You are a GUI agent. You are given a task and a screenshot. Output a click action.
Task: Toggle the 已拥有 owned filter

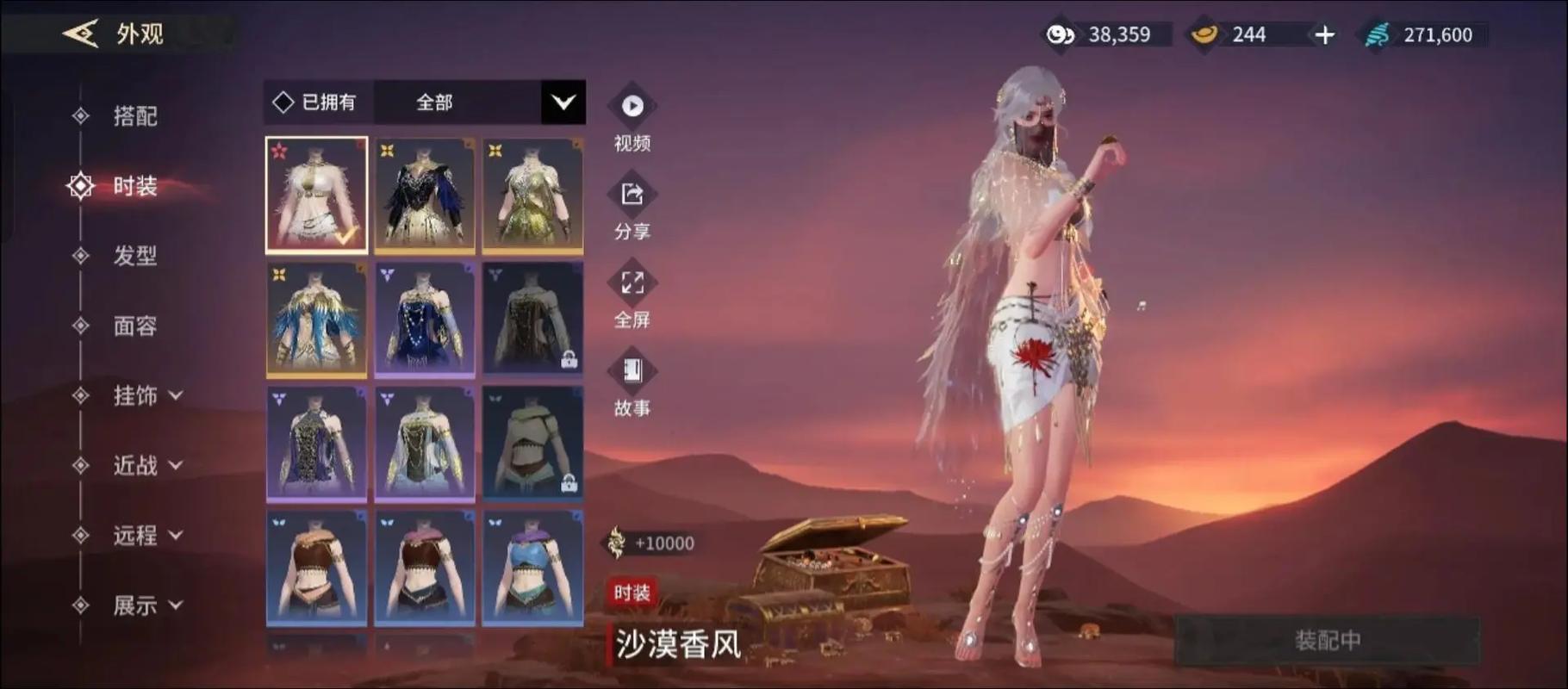point(314,102)
